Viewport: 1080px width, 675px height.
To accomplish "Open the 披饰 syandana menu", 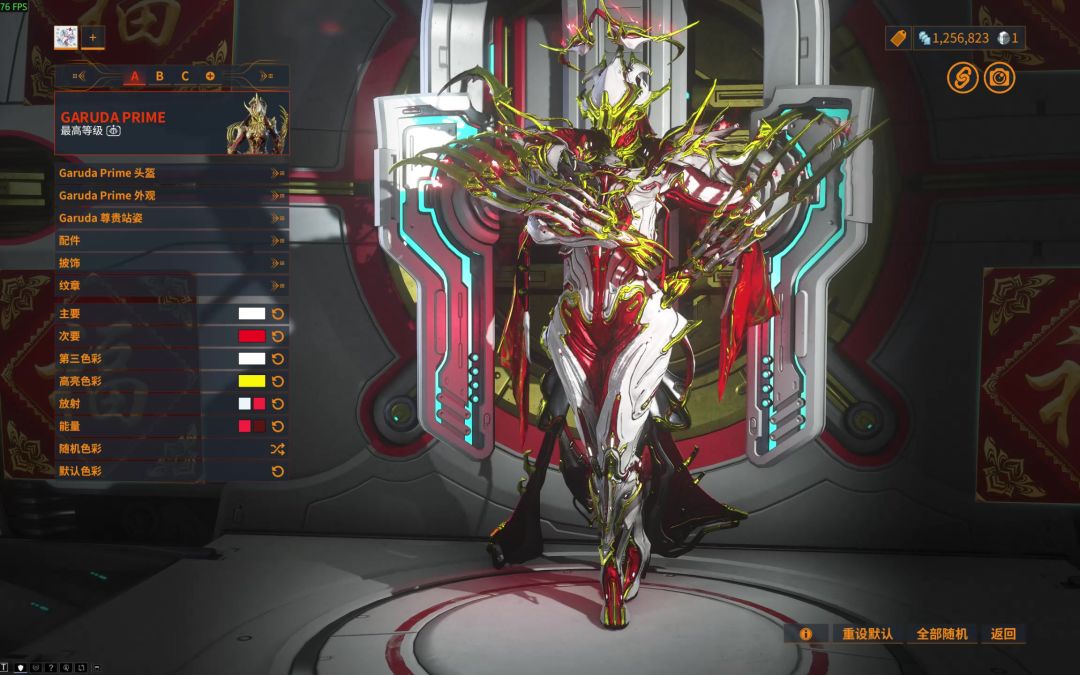I will coord(171,263).
